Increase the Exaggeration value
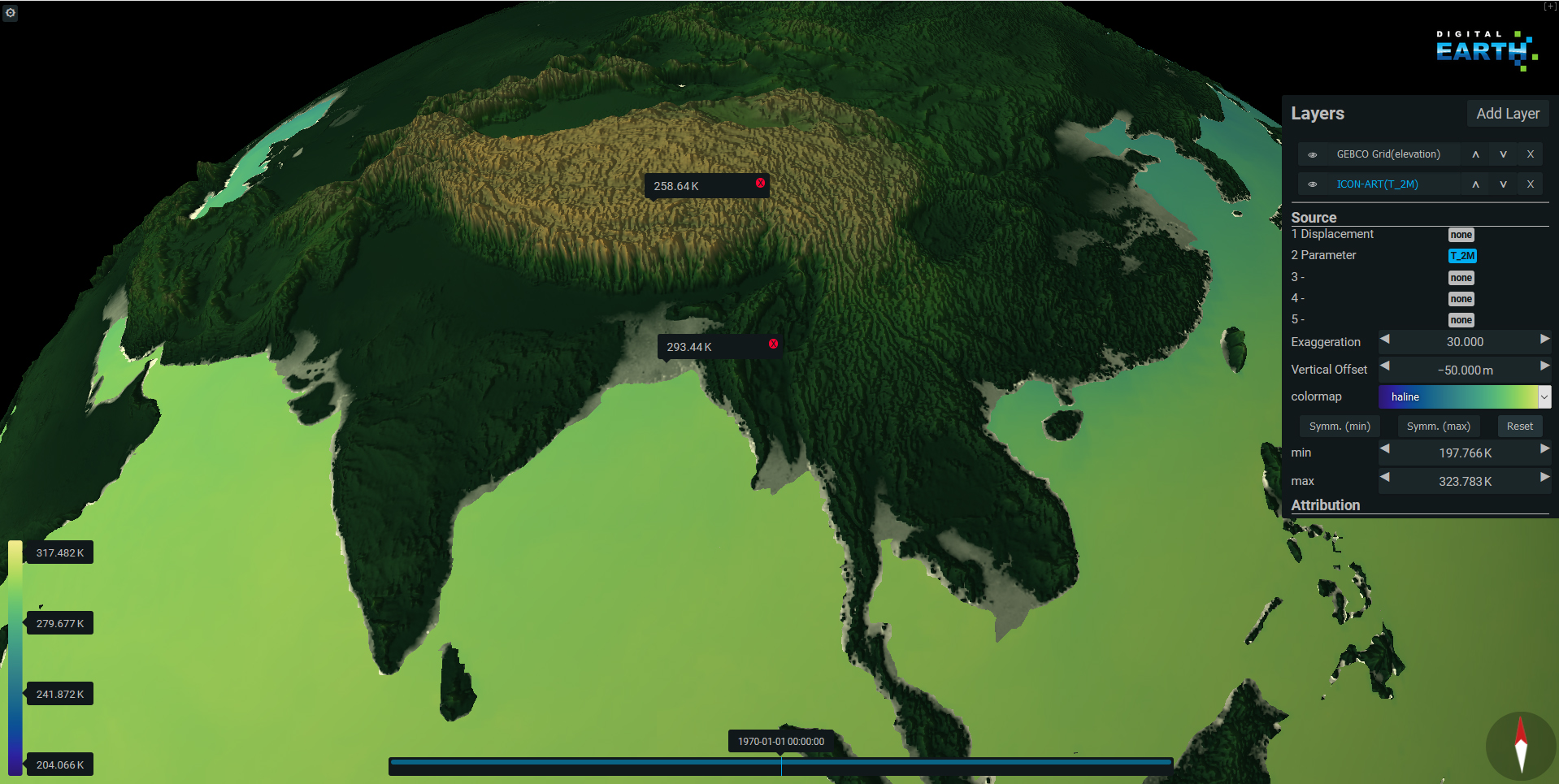Screen dimensions: 1559x784 pos(1544,340)
